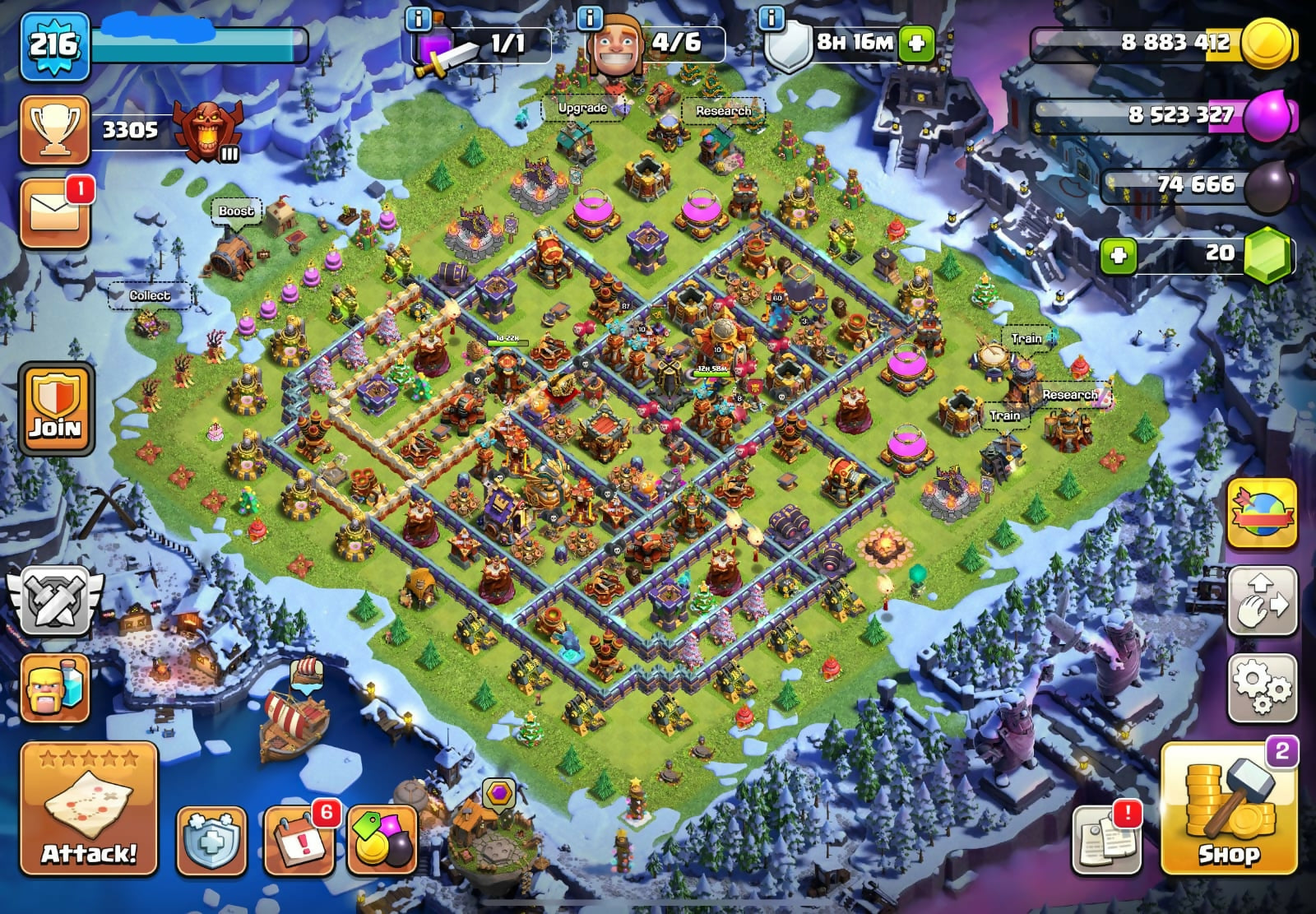
Task: Open the layout editor hand icon
Action: [1262, 601]
